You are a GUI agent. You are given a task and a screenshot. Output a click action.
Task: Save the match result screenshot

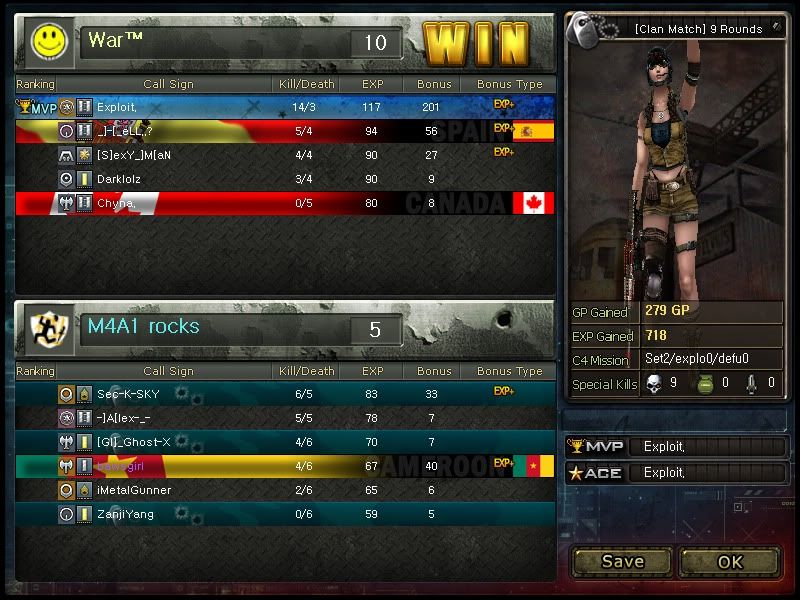click(x=622, y=561)
